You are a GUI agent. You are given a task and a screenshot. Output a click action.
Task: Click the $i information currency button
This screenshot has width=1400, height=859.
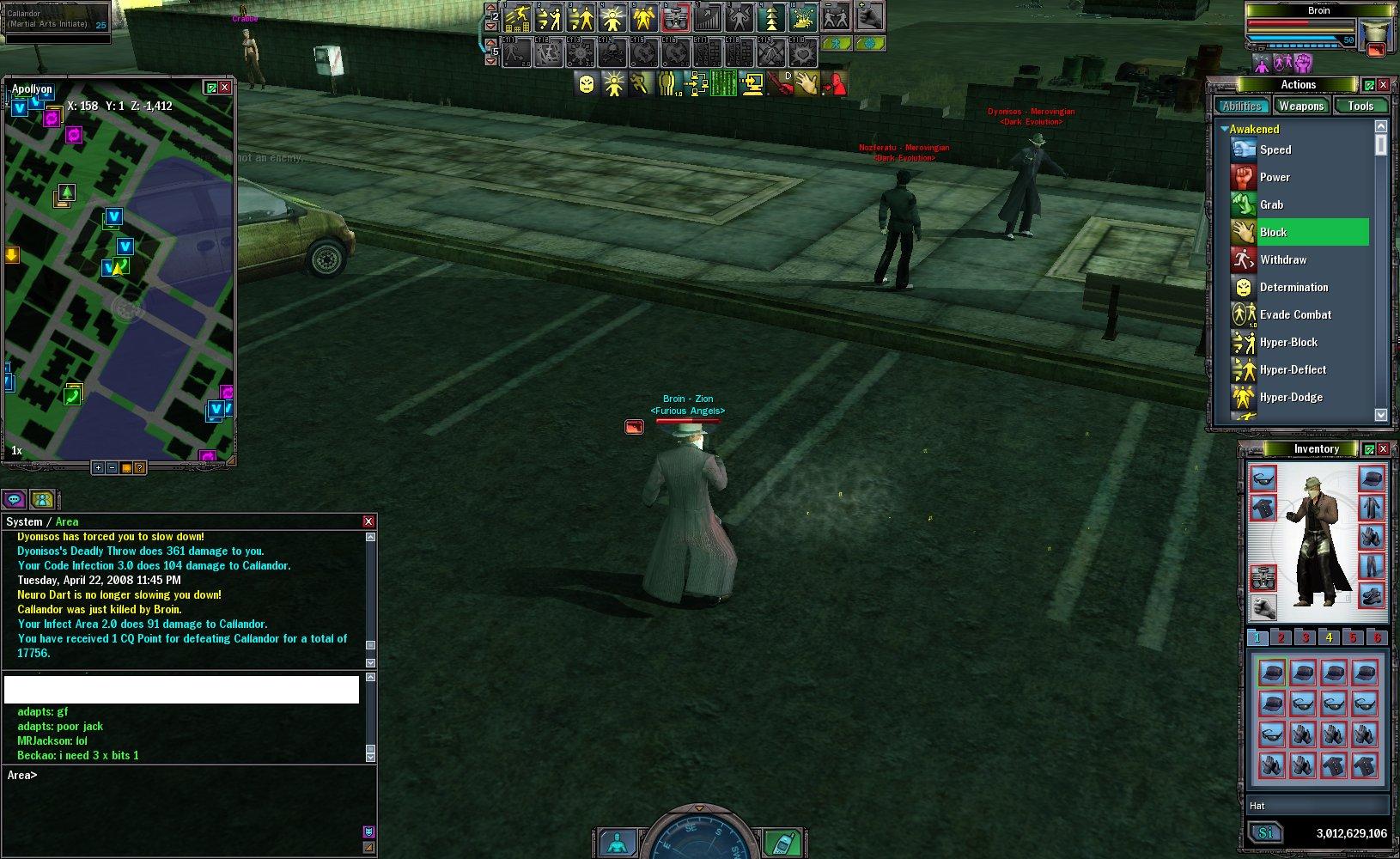[x=1265, y=833]
